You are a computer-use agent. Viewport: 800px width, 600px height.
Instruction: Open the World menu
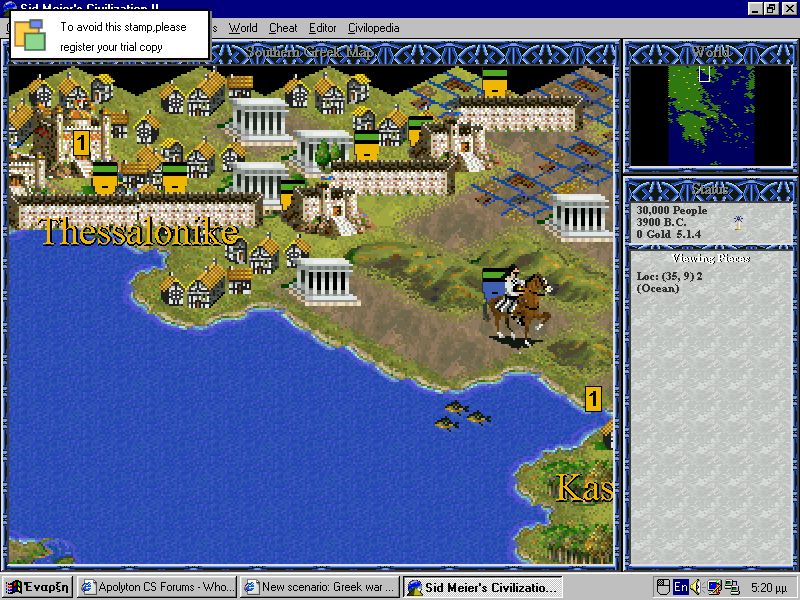tap(243, 28)
